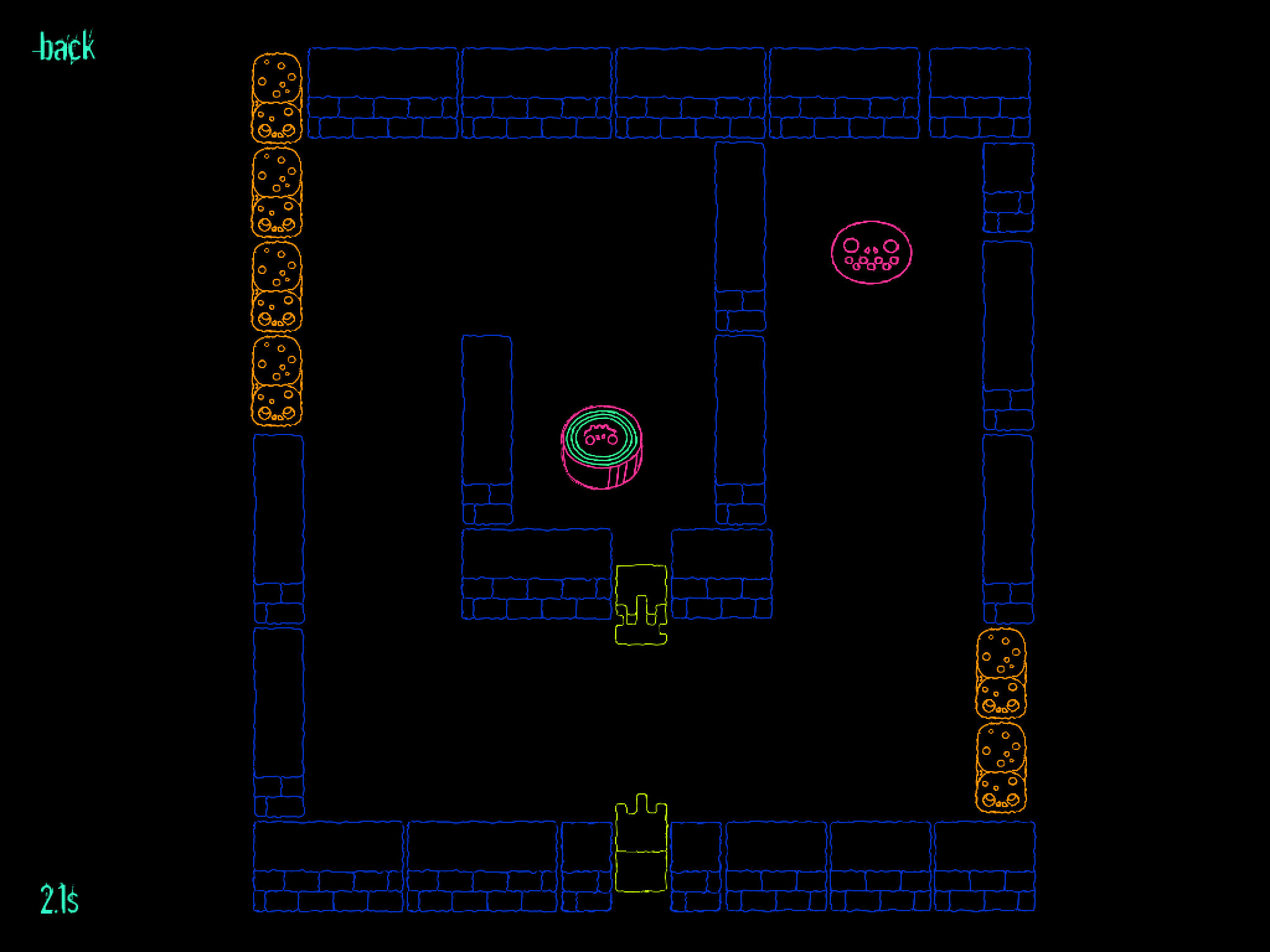This screenshot has width=1270, height=952.
Task: Click the back button
Action: click(x=65, y=48)
